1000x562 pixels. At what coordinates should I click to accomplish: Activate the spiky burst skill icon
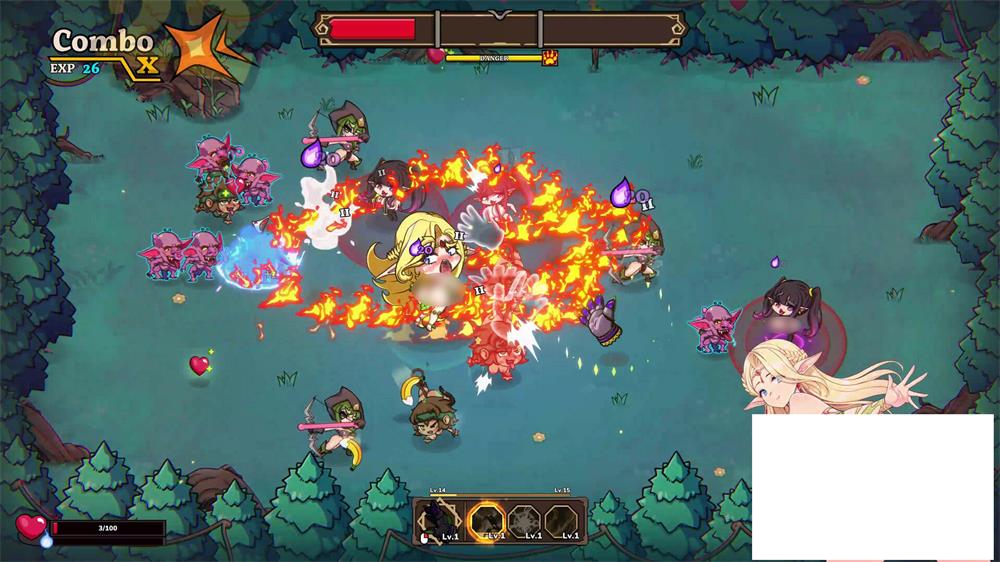tap(525, 520)
